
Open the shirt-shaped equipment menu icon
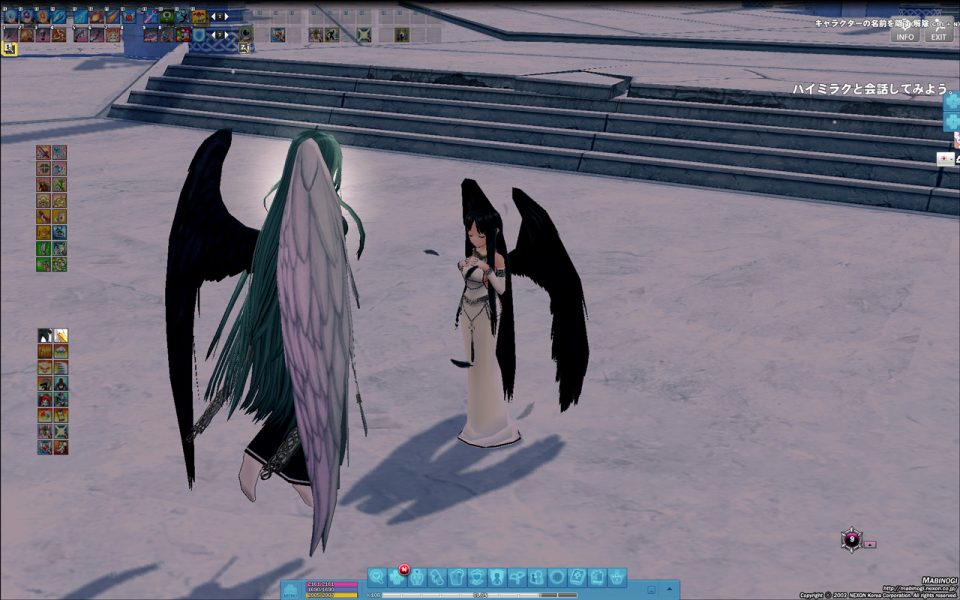(x=457, y=577)
